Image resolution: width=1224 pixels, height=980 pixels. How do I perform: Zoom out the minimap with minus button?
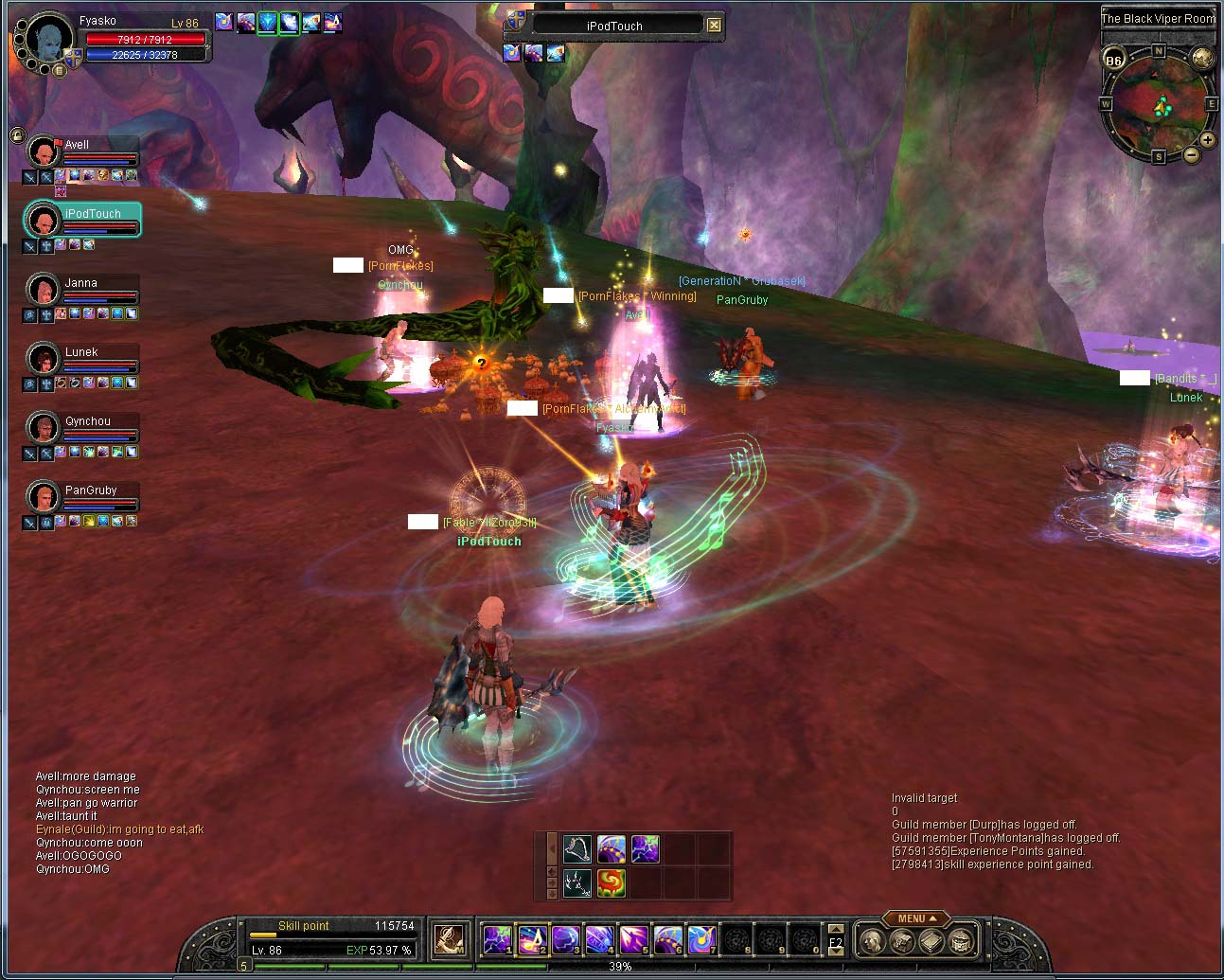(1192, 154)
